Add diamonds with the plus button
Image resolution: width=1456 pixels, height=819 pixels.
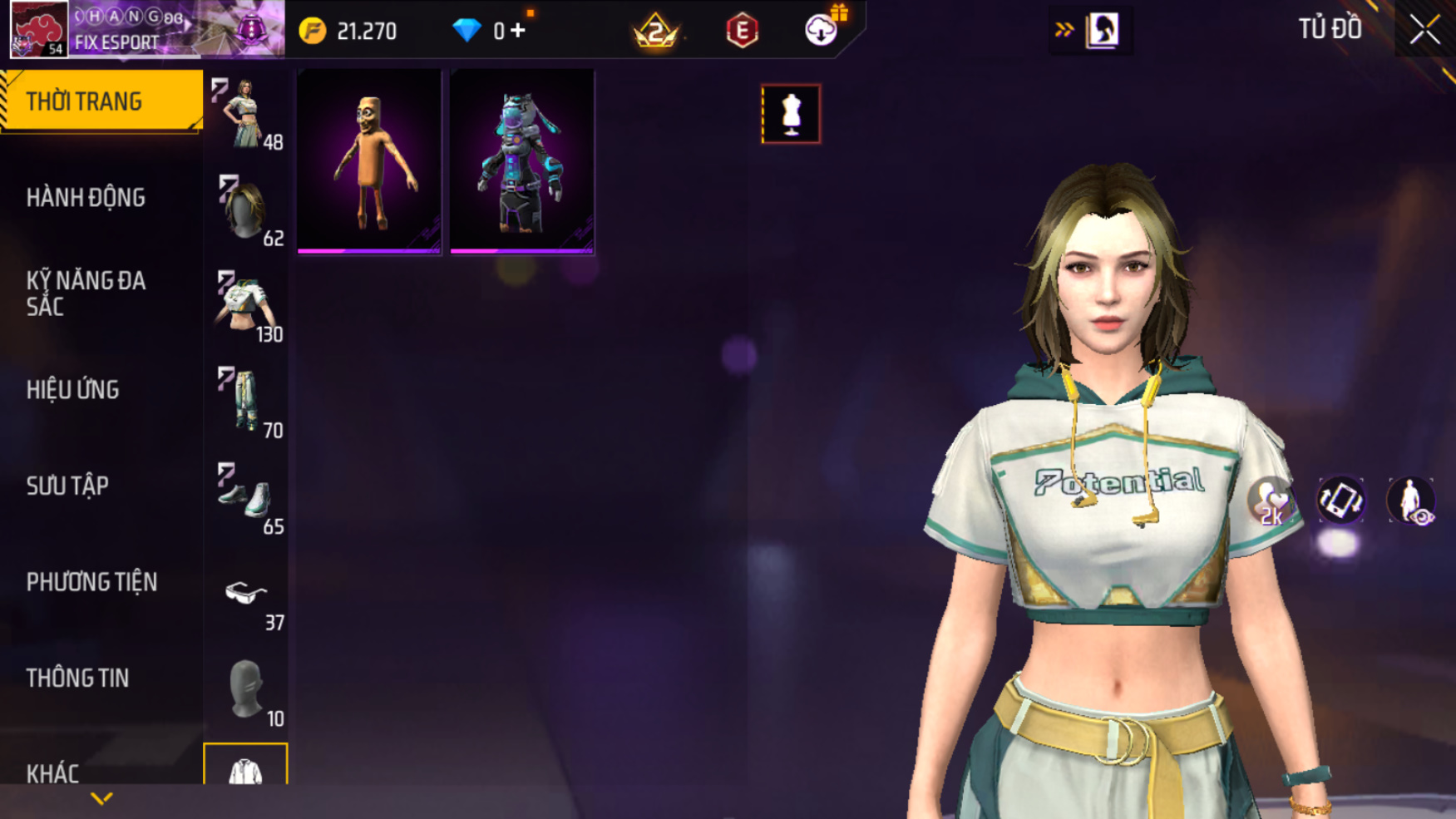point(519,31)
